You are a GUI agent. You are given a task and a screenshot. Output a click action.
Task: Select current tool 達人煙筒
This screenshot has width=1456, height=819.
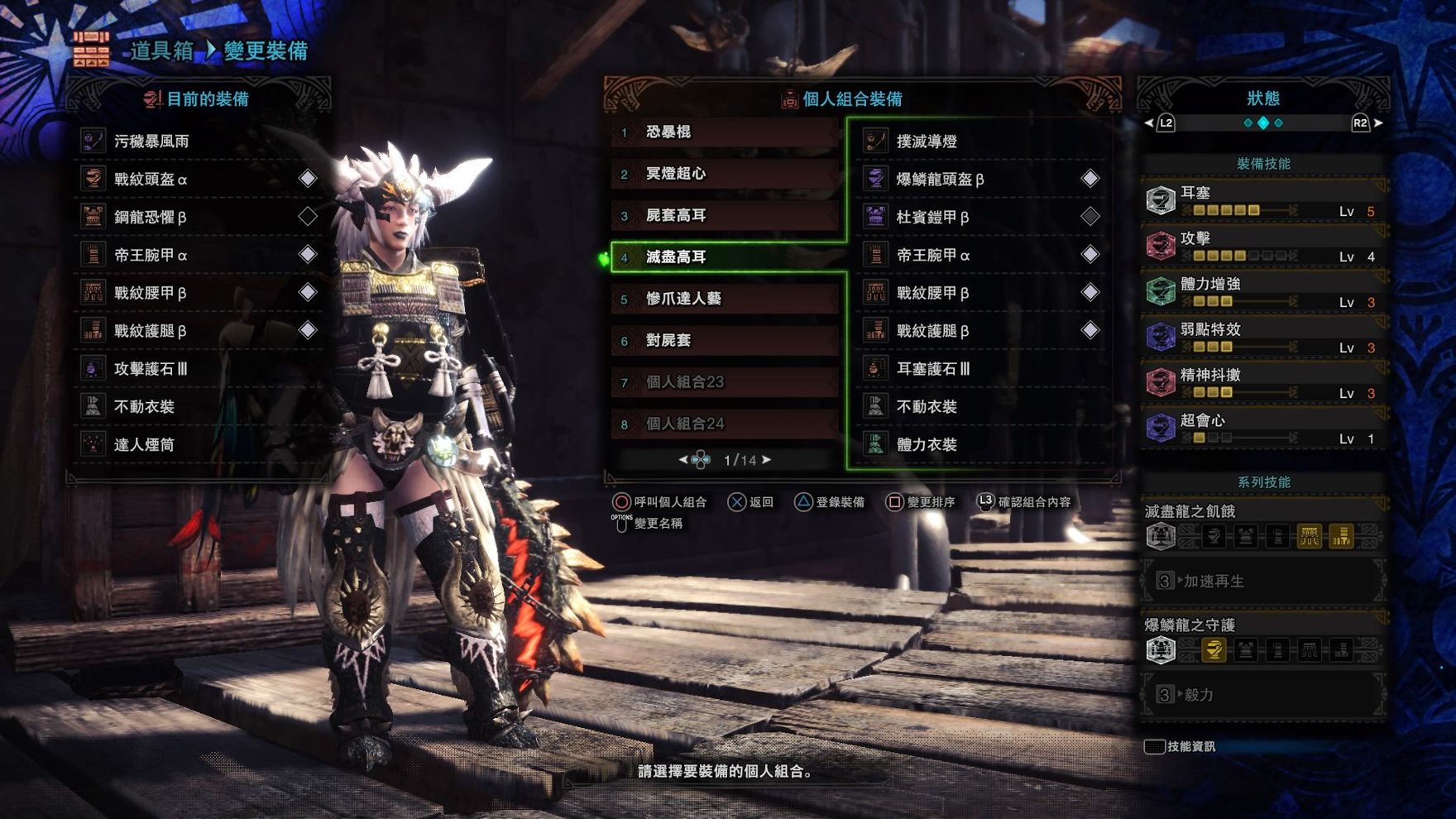click(199, 445)
